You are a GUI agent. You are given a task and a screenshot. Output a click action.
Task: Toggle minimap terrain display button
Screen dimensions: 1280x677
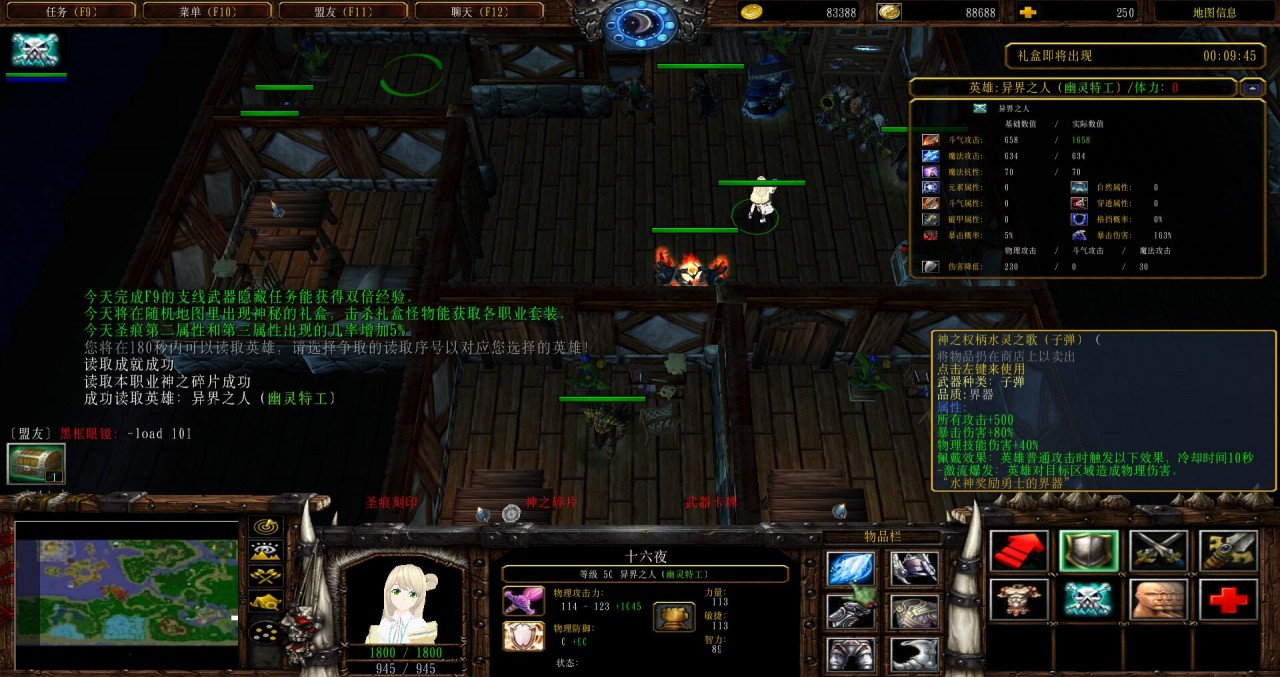pyautogui.click(x=266, y=551)
